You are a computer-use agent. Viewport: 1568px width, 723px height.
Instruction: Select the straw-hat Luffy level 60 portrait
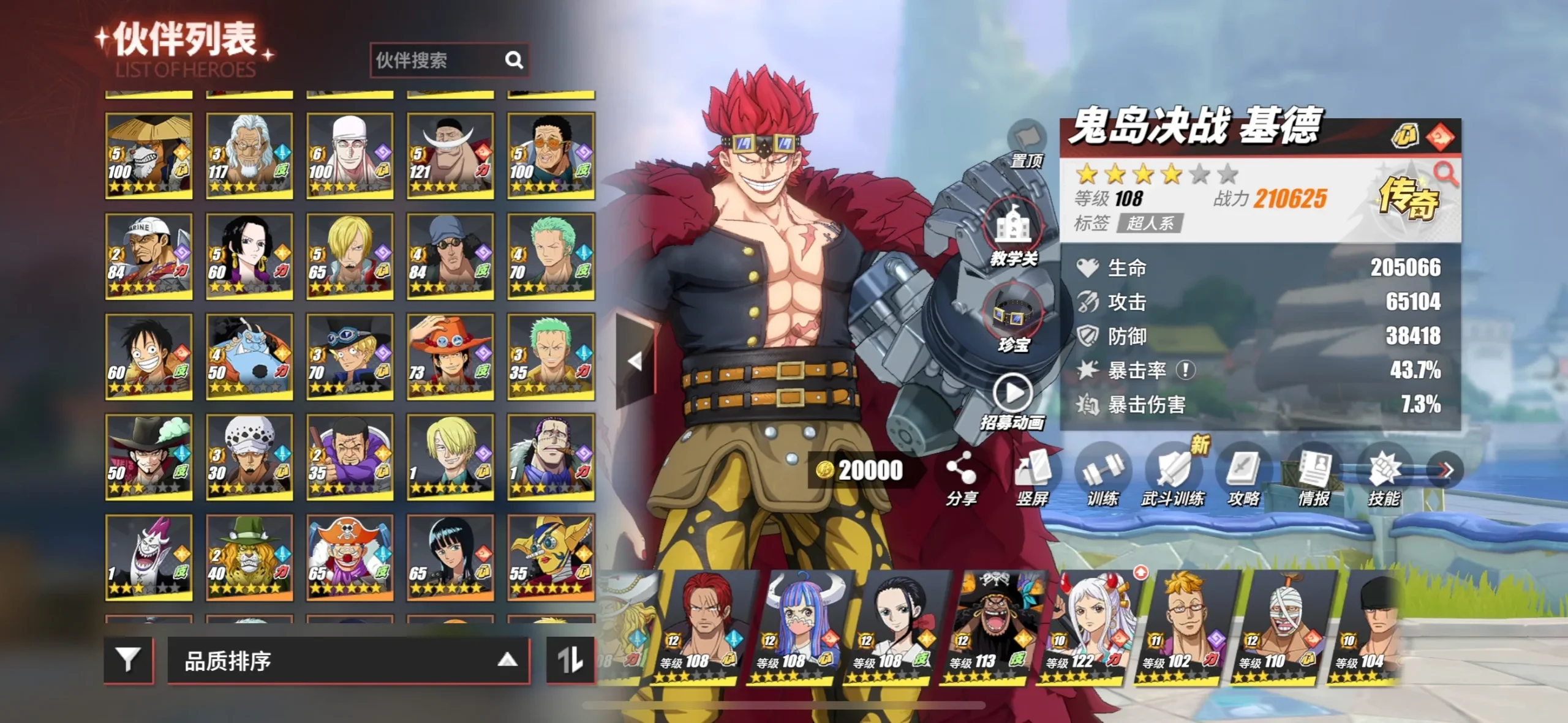[x=149, y=356]
